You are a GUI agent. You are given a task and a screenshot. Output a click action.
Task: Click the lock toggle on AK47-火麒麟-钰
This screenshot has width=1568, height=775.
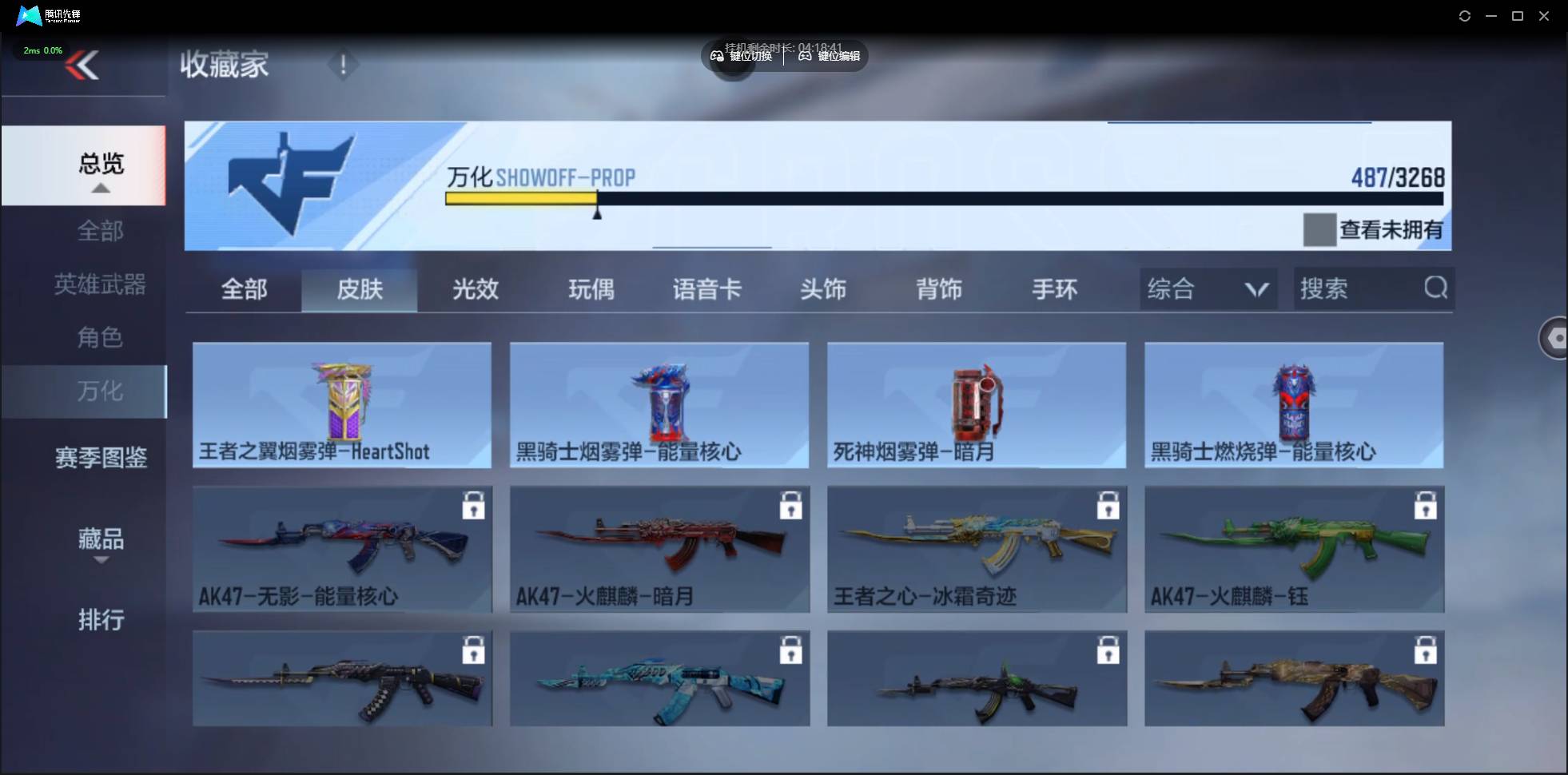click(1427, 504)
